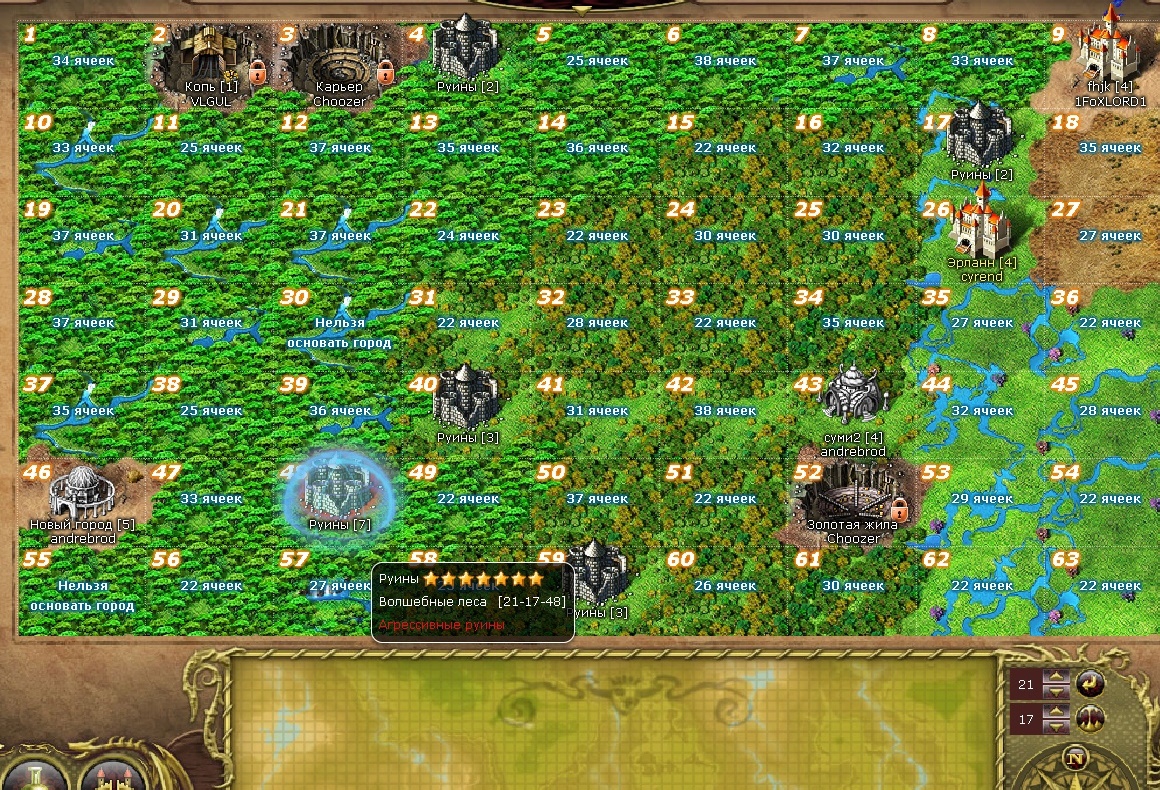The height and width of the screenshot is (790, 1160).
Task: Click the round button below the go arrow
Action: tap(1090, 718)
